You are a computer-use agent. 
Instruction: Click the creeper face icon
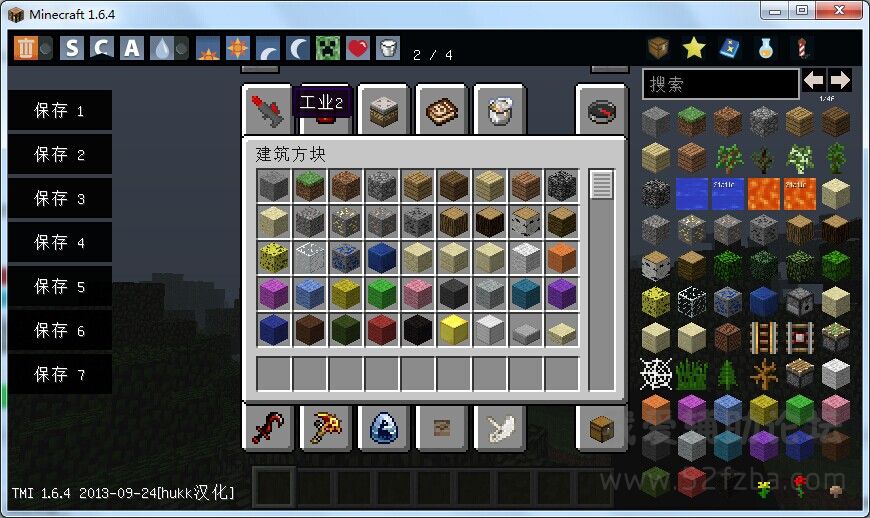click(x=329, y=48)
